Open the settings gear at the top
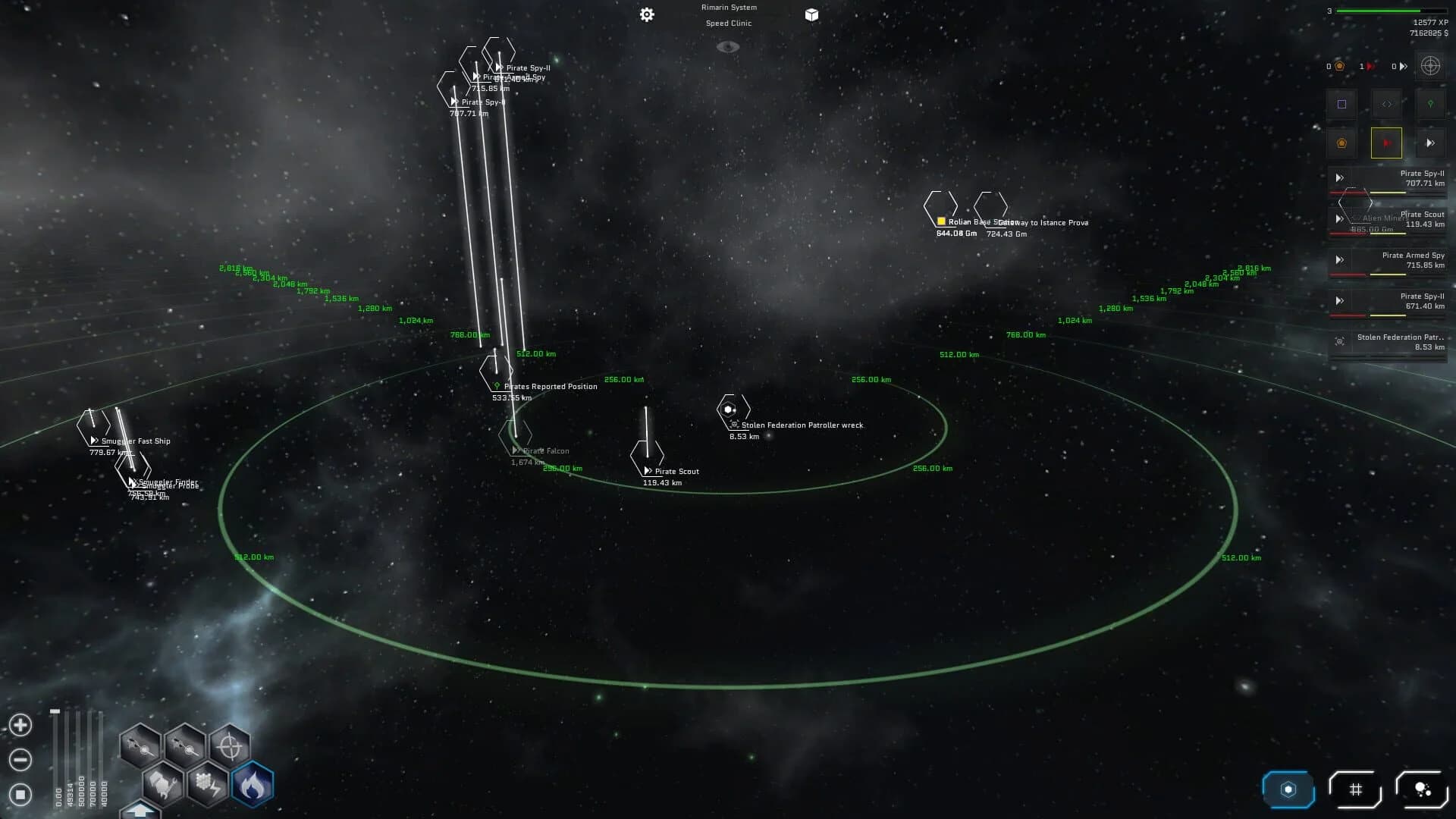 646,14
